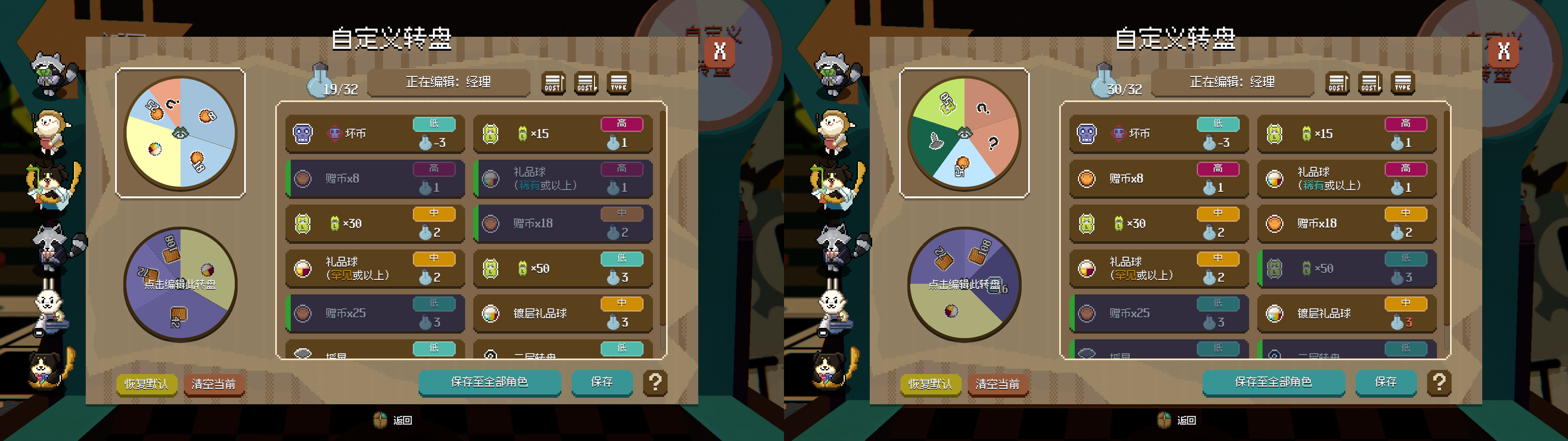This screenshot has width=1568, height=441.
Task: Open question mark help in the 30/32 panel
Action: point(1439,383)
